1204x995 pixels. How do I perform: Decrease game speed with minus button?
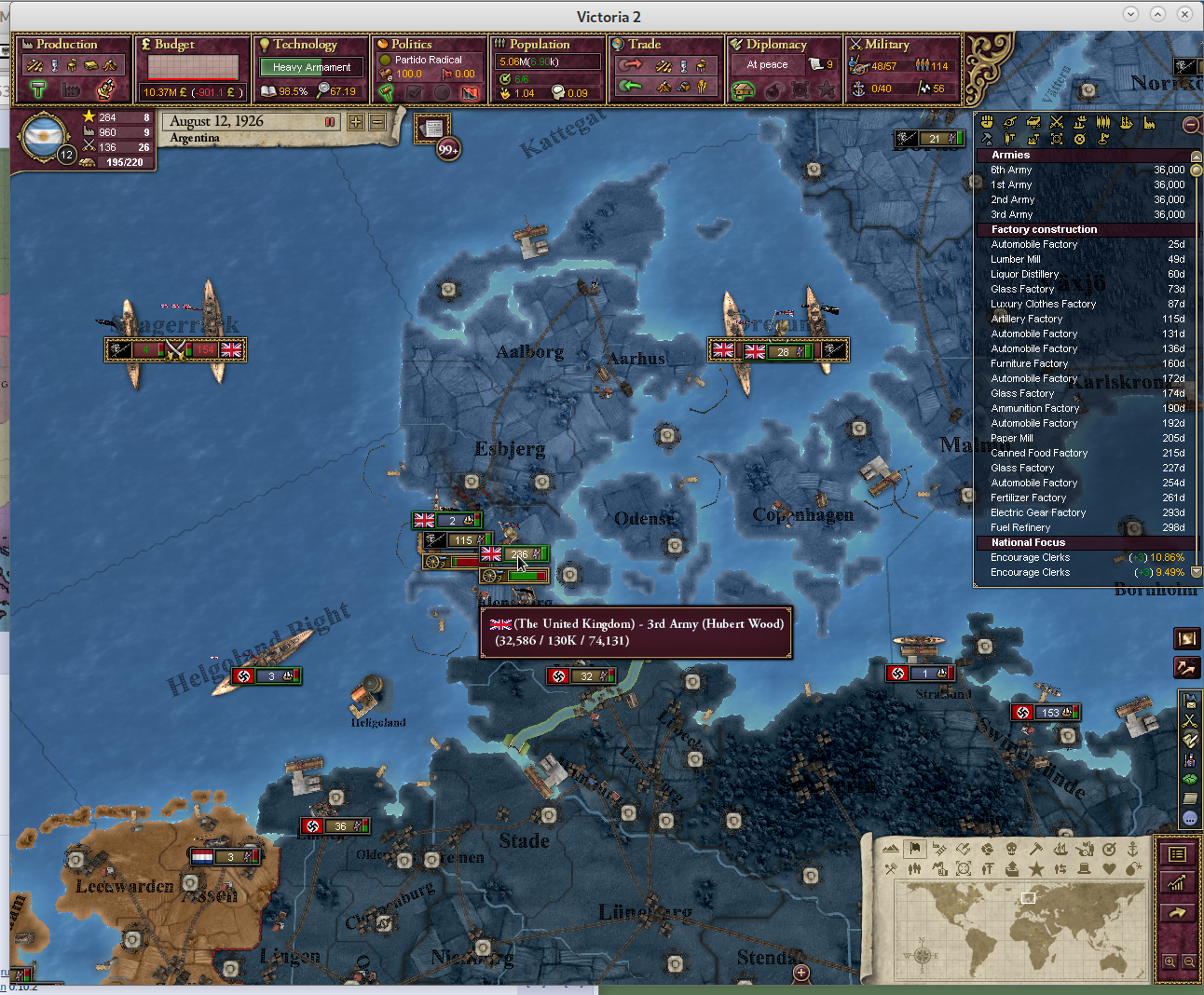click(x=377, y=122)
